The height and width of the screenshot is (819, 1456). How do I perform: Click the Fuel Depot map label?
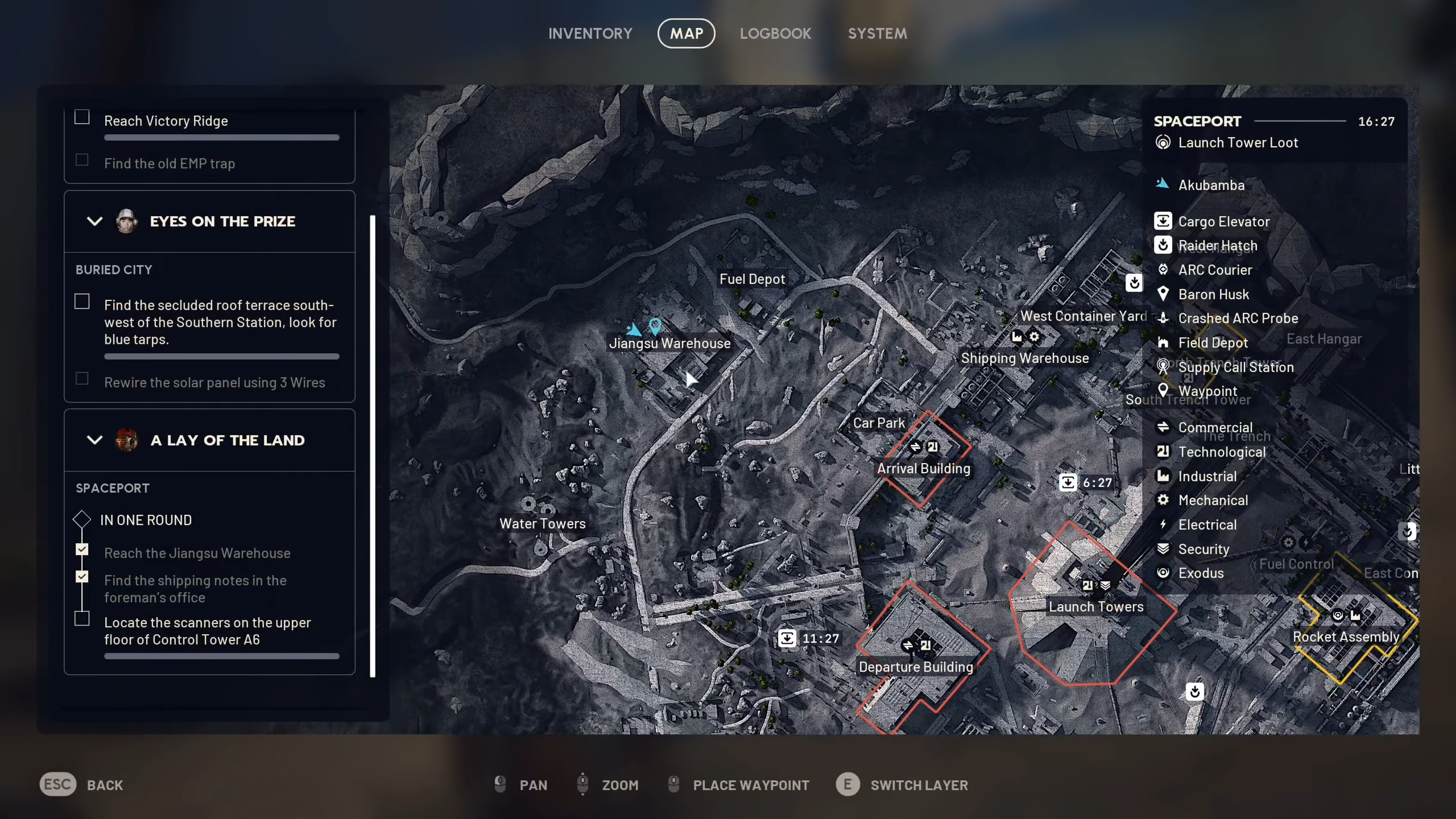tap(752, 279)
